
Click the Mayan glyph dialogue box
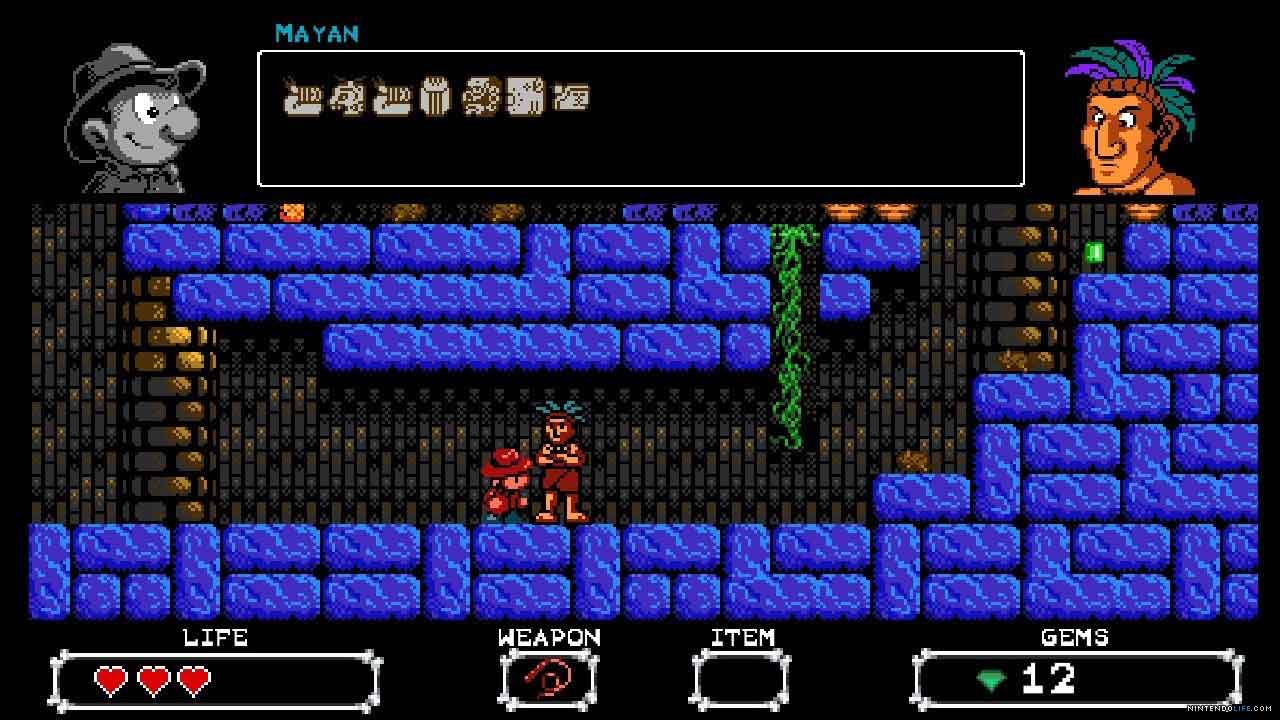[x=641, y=118]
